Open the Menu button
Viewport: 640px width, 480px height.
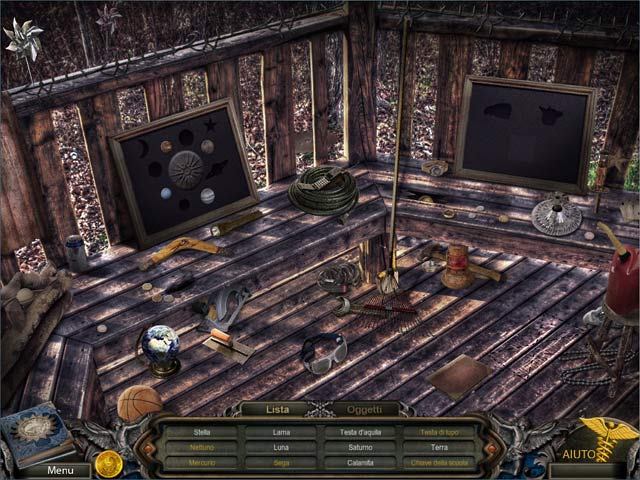tap(60, 470)
